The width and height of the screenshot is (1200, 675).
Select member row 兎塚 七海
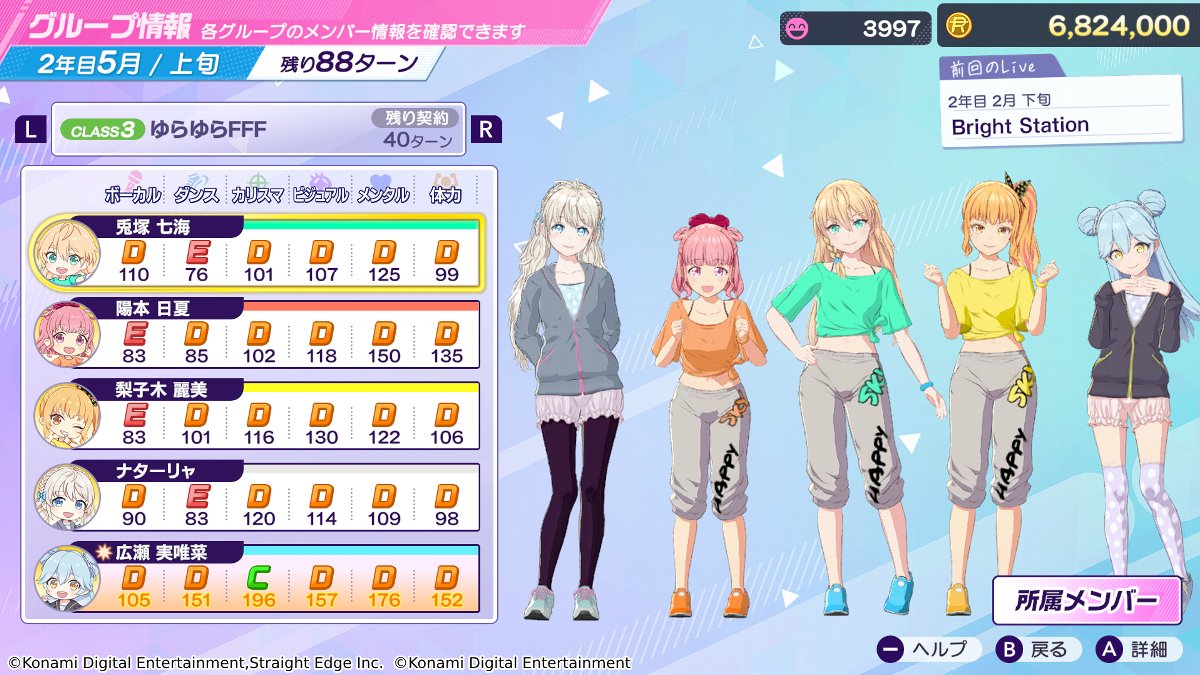tap(258, 251)
